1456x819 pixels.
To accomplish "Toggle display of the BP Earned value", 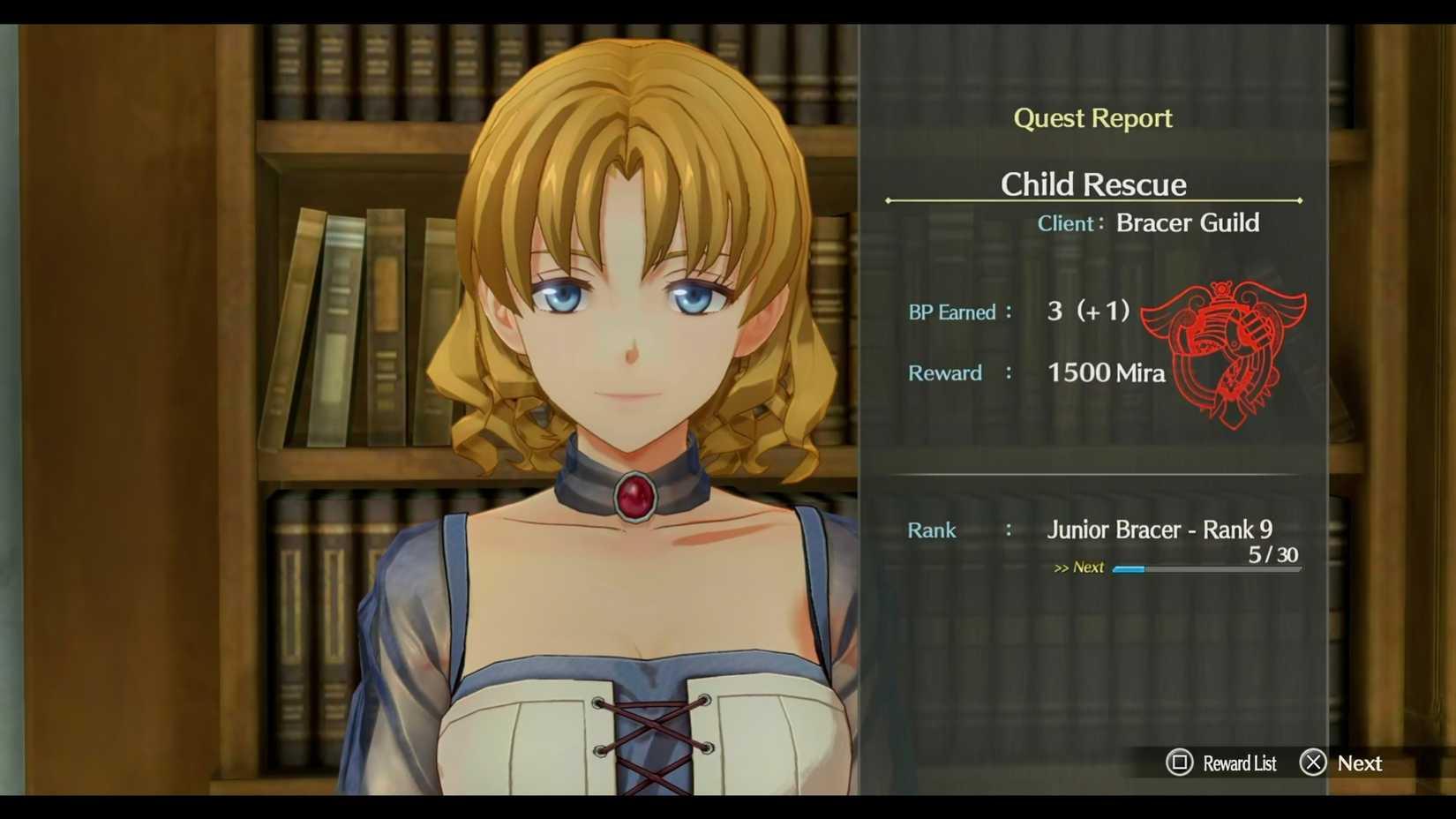I will pyautogui.click(x=1087, y=311).
